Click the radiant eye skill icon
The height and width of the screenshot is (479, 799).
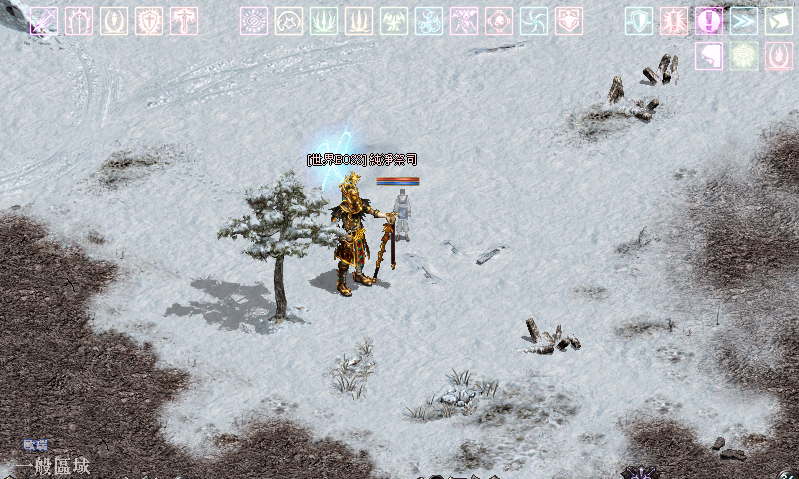(254, 21)
